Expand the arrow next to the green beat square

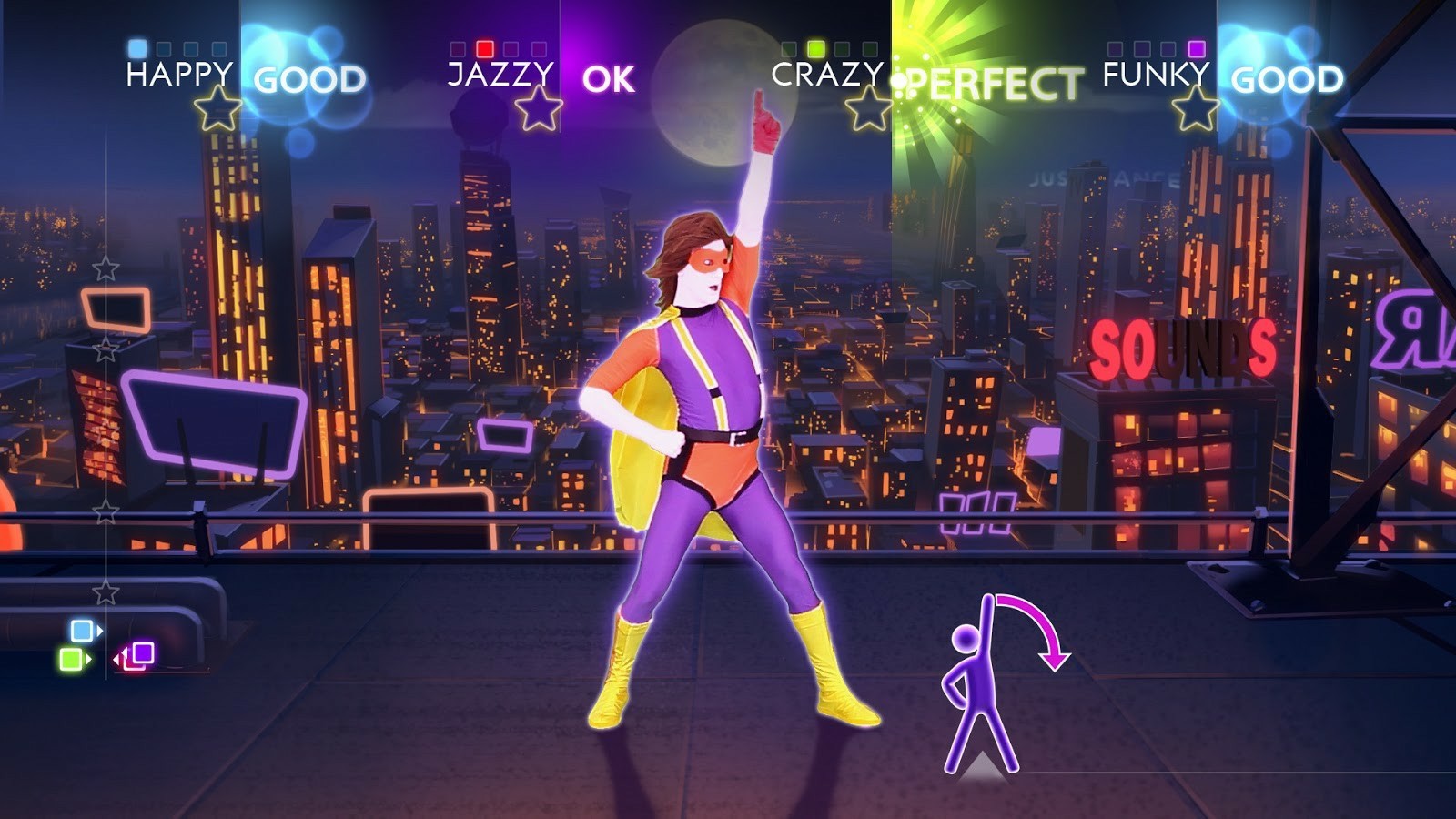(x=91, y=657)
